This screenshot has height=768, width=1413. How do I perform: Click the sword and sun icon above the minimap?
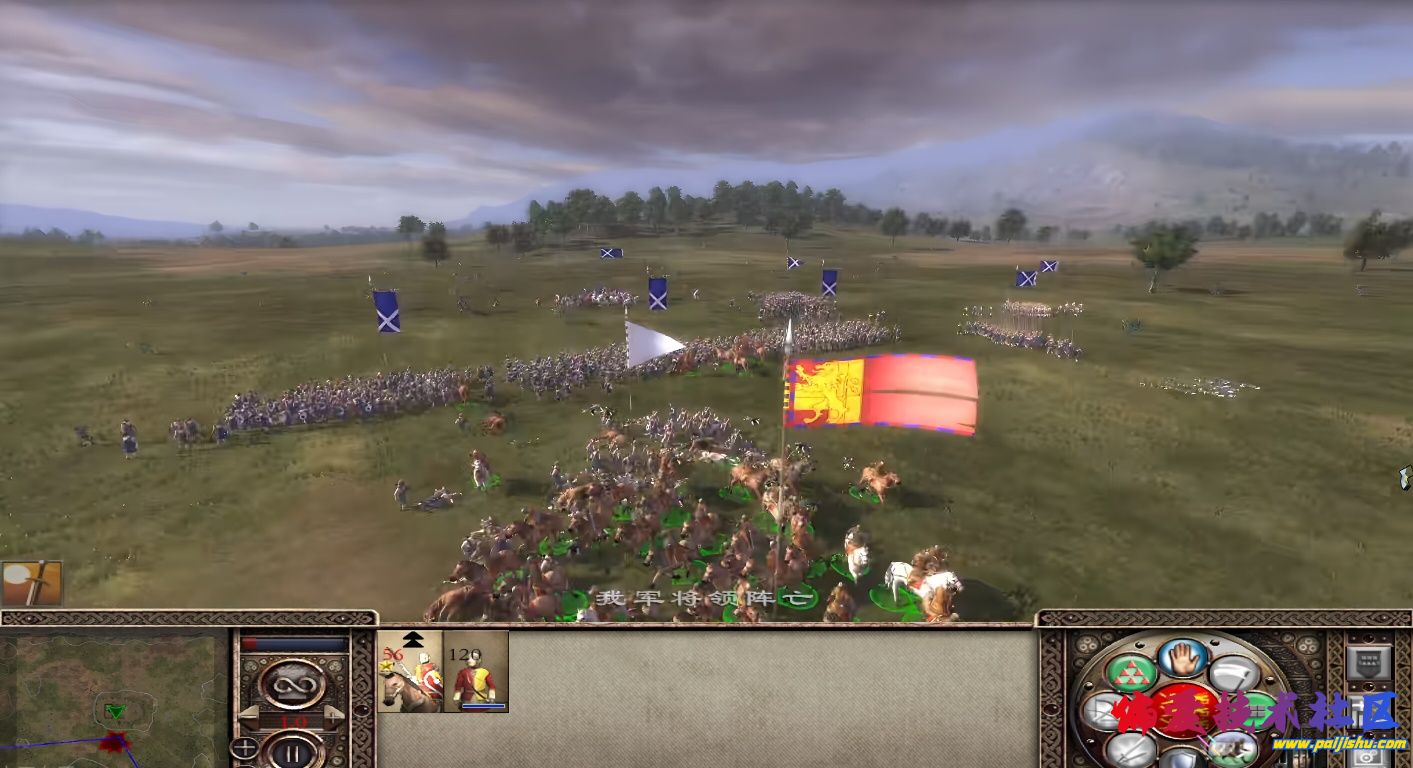32,583
